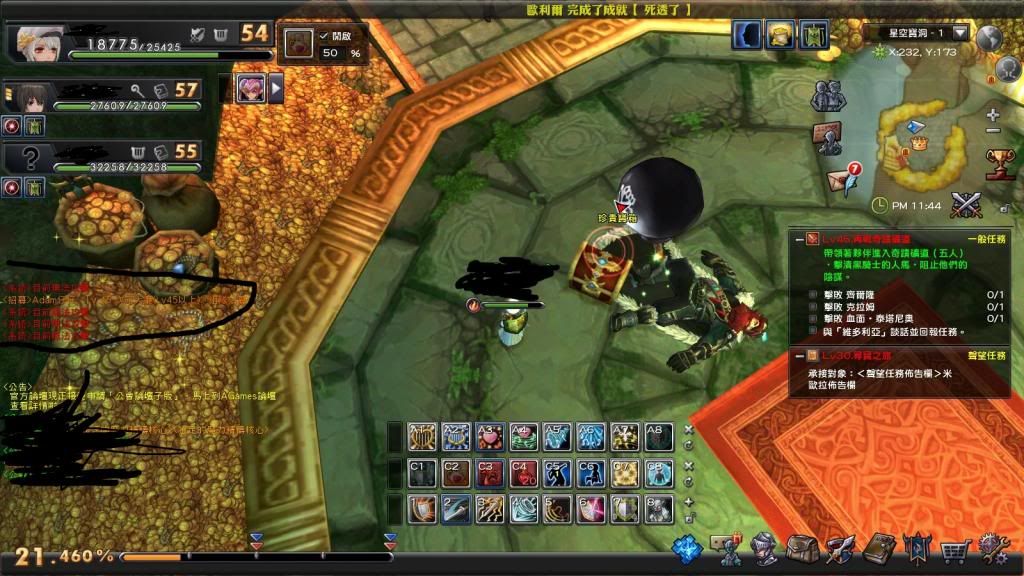The image size is (1024, 576).
Task: Open the knight helmet character icon
Action: (x=765, y=547)
